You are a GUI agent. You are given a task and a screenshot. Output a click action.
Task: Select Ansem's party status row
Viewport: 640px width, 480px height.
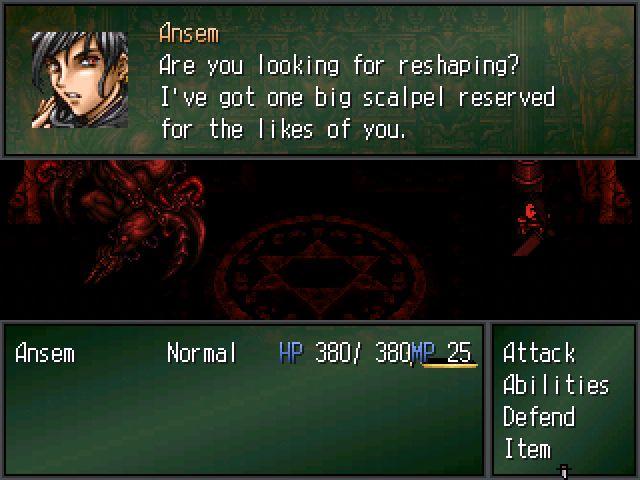coord(243,353)
